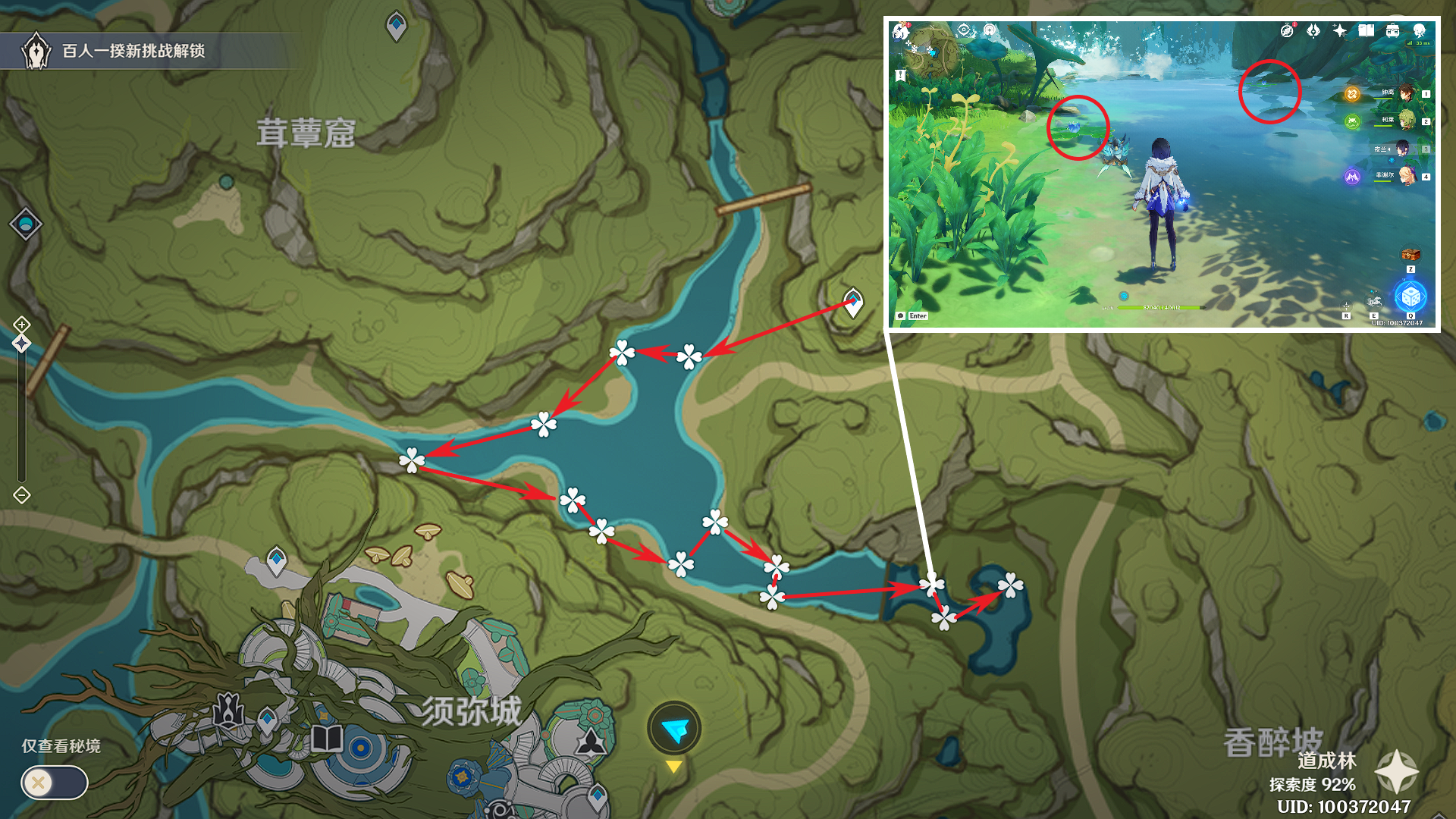
Task: Toggle the 仅查看秘境 domains-only switch
Action: (x=54, y=782)
